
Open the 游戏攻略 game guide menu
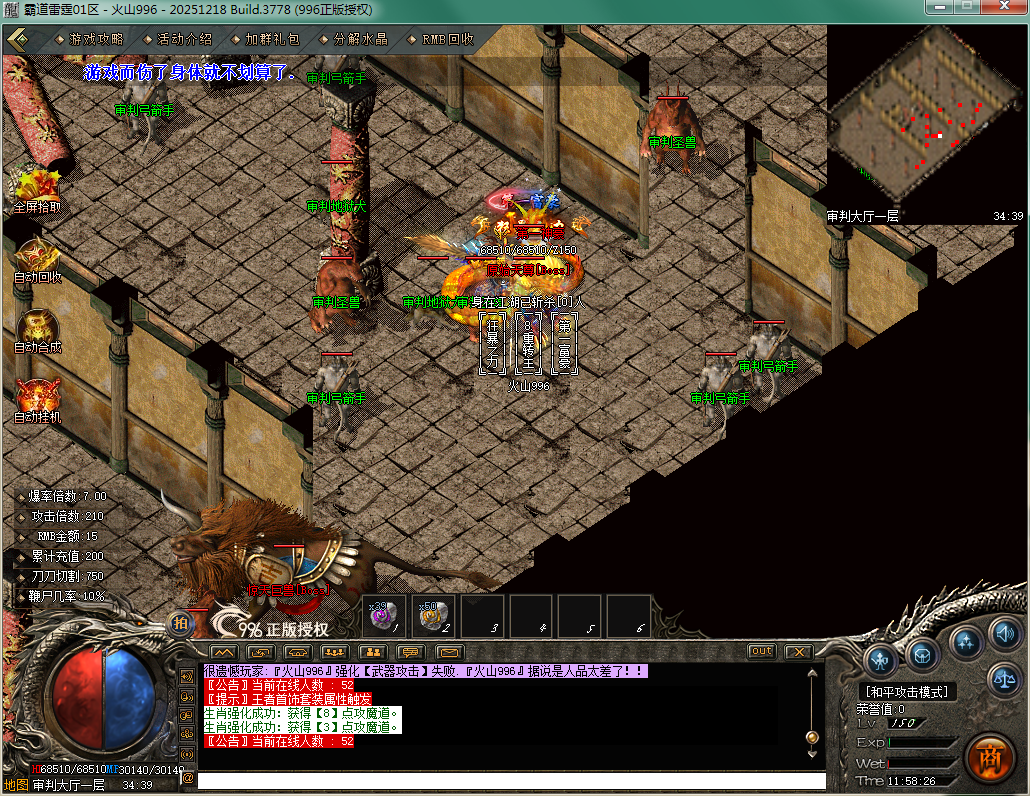click(x=96, y=40)
